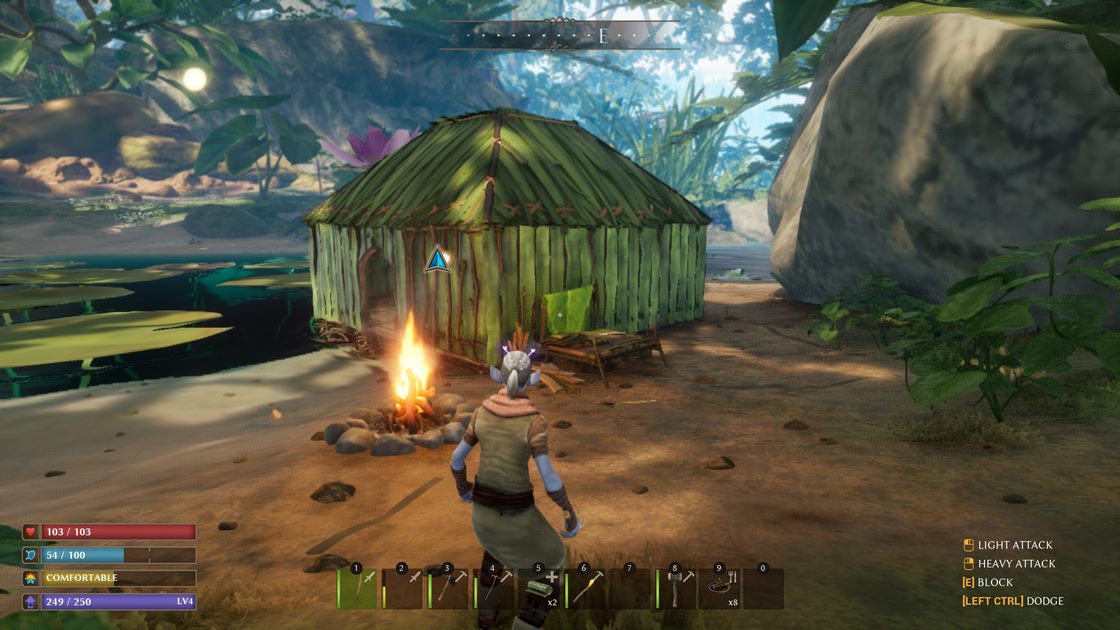Select the pickaxe tool in slot 4
Screen dimensions: 1120x630
click(x=494, y=588)
